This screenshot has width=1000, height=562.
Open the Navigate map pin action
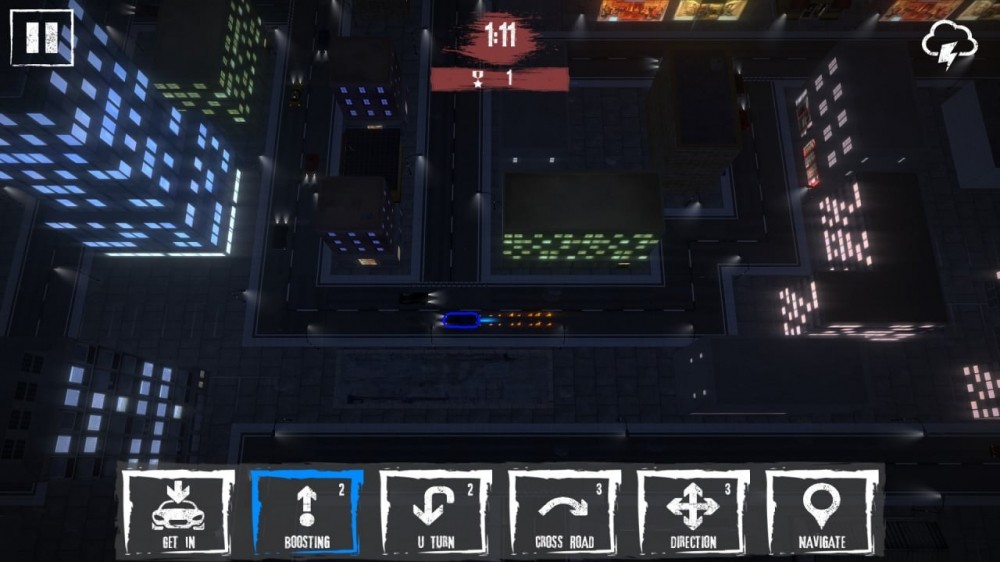click(x=823, y=512)
